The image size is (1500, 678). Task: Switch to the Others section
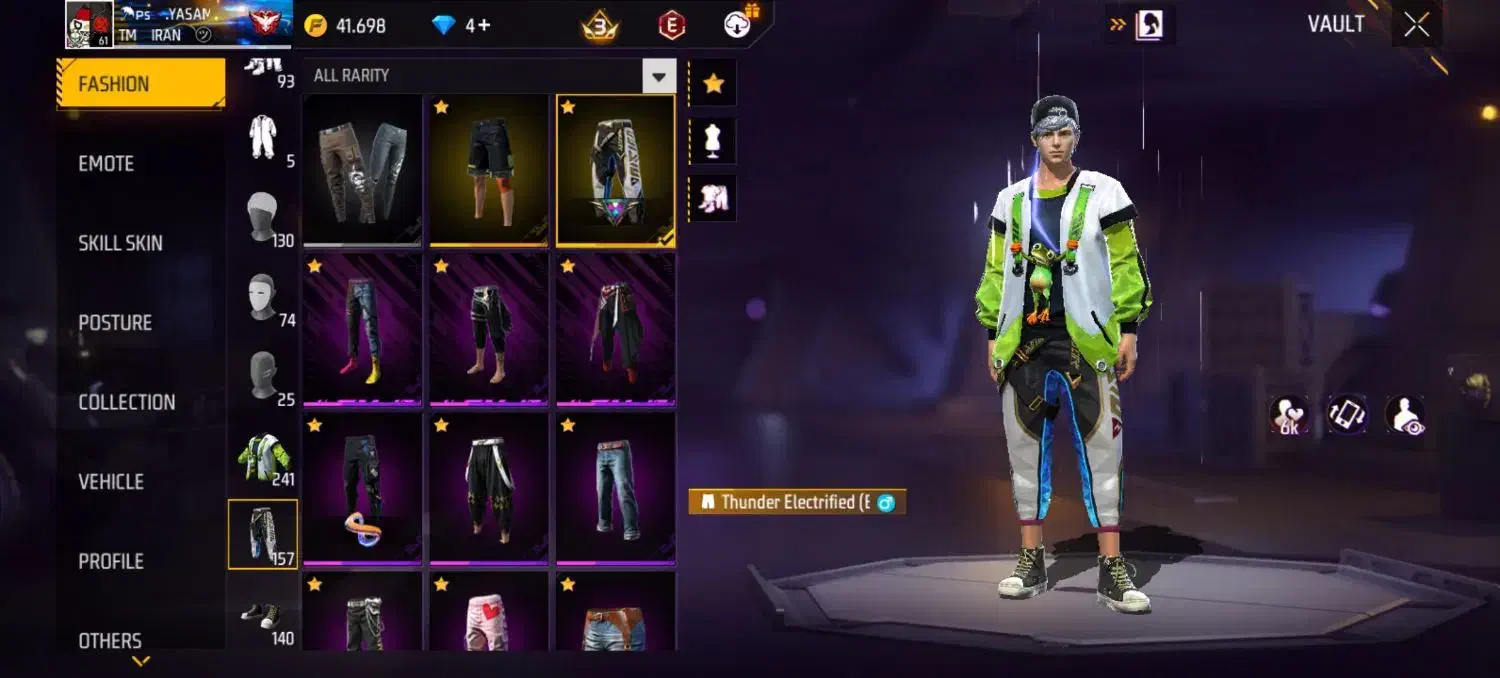pyautogui.click(x=110, y=640)
